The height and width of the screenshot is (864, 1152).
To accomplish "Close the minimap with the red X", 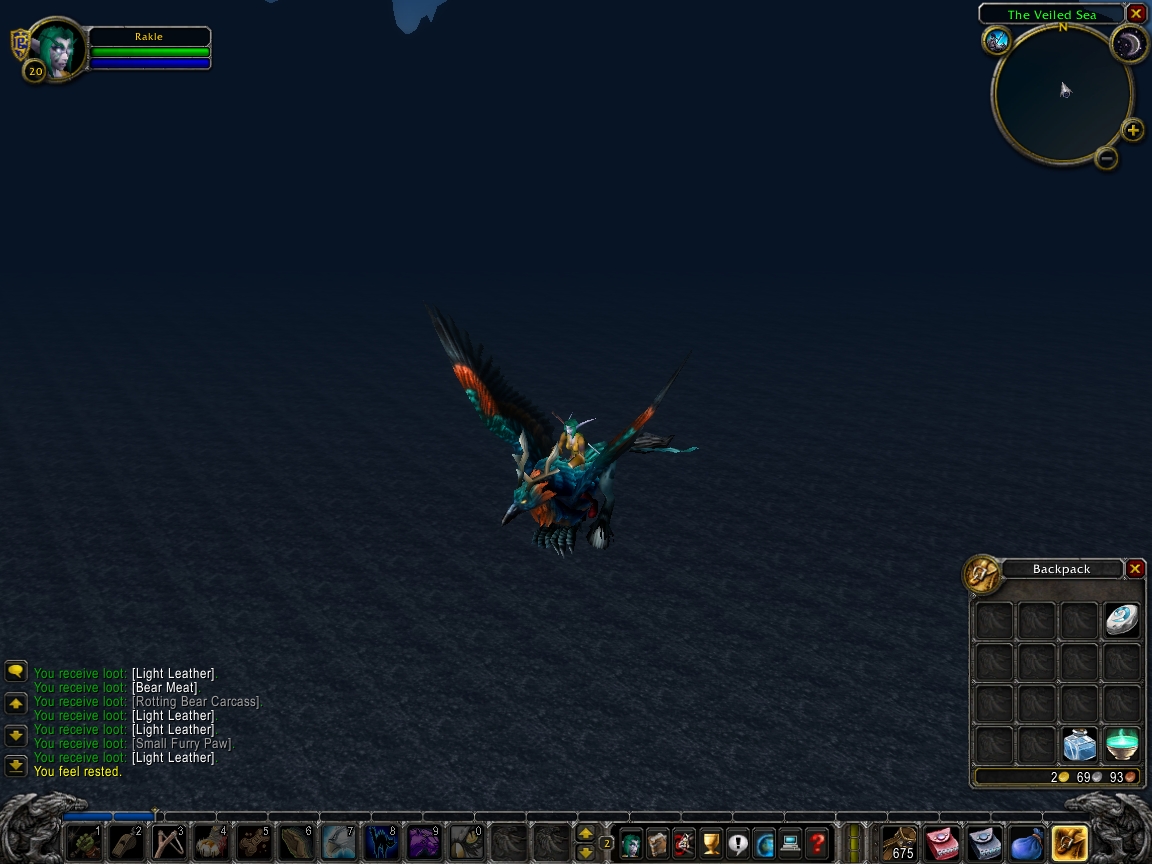I will click(1136, 14).
